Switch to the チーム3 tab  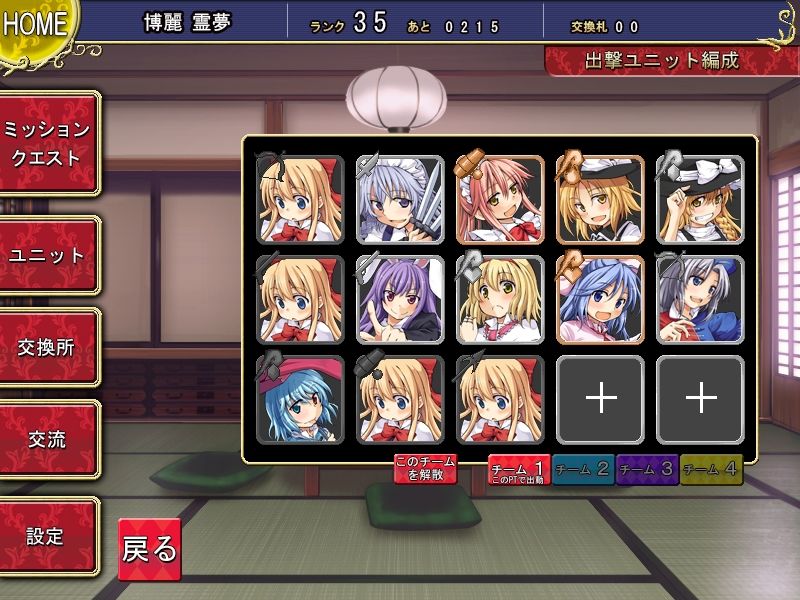point(647,469)
